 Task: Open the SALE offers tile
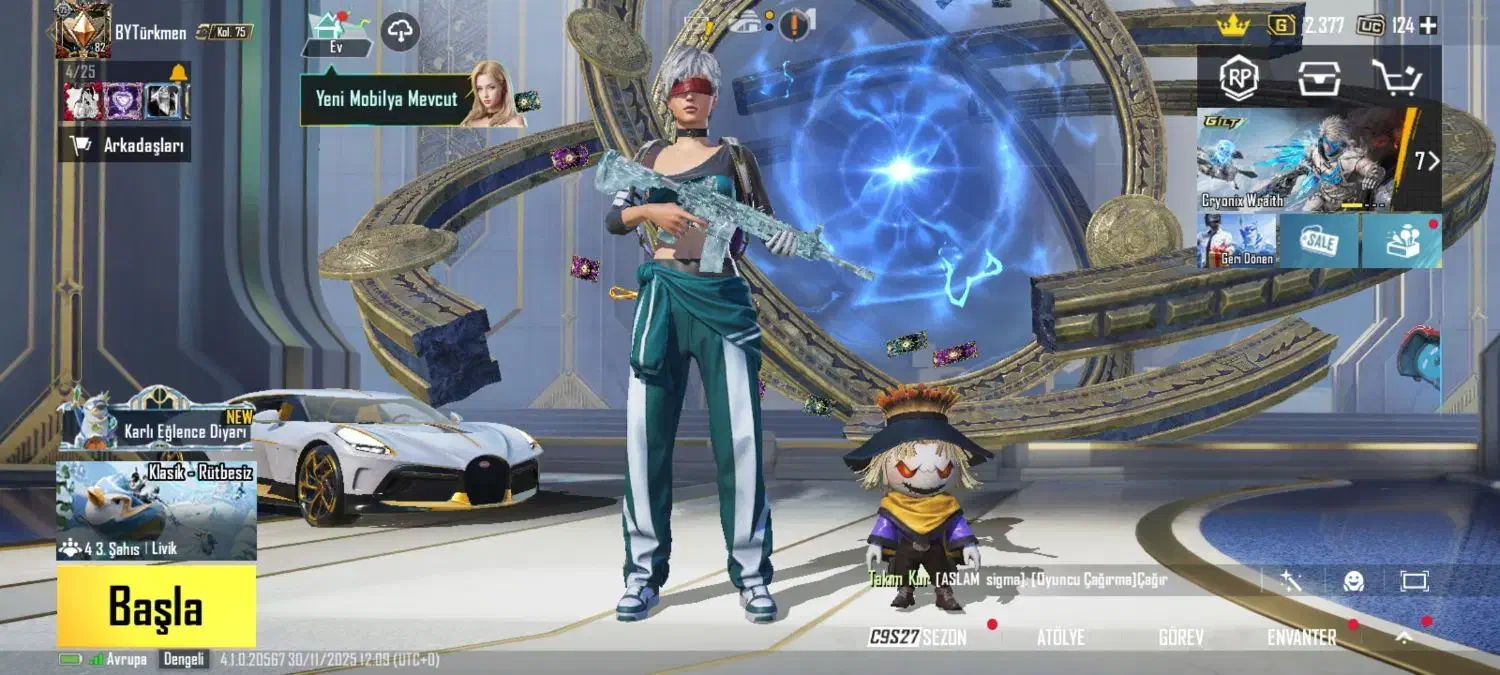point(1318,241)
